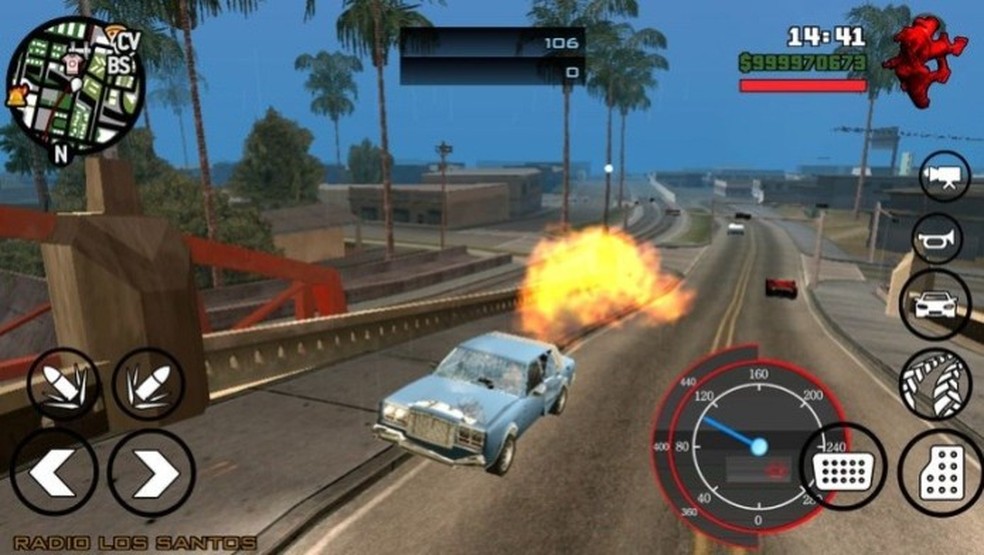The image size is (984, 555).
Task: Tap the red weapon icon
Action: pos(925,60)
